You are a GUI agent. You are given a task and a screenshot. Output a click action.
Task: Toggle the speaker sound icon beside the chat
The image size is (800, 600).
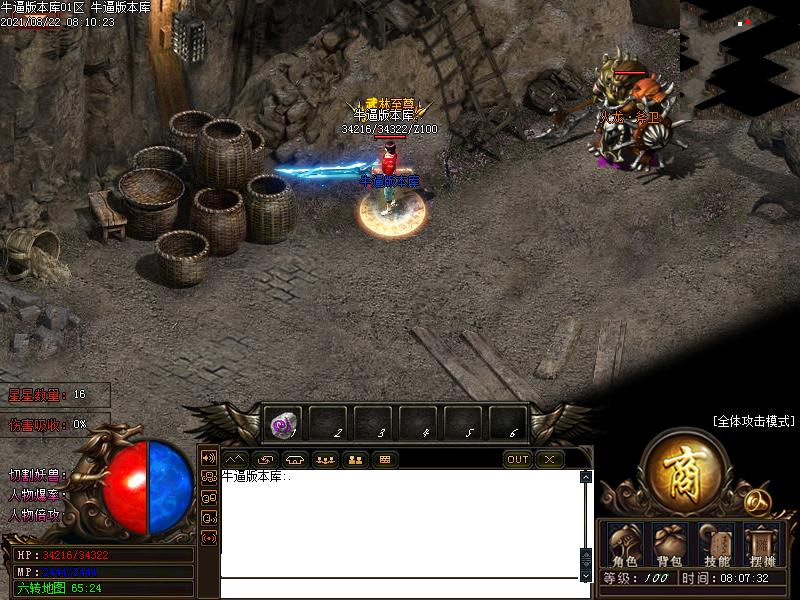coord(209,458)
